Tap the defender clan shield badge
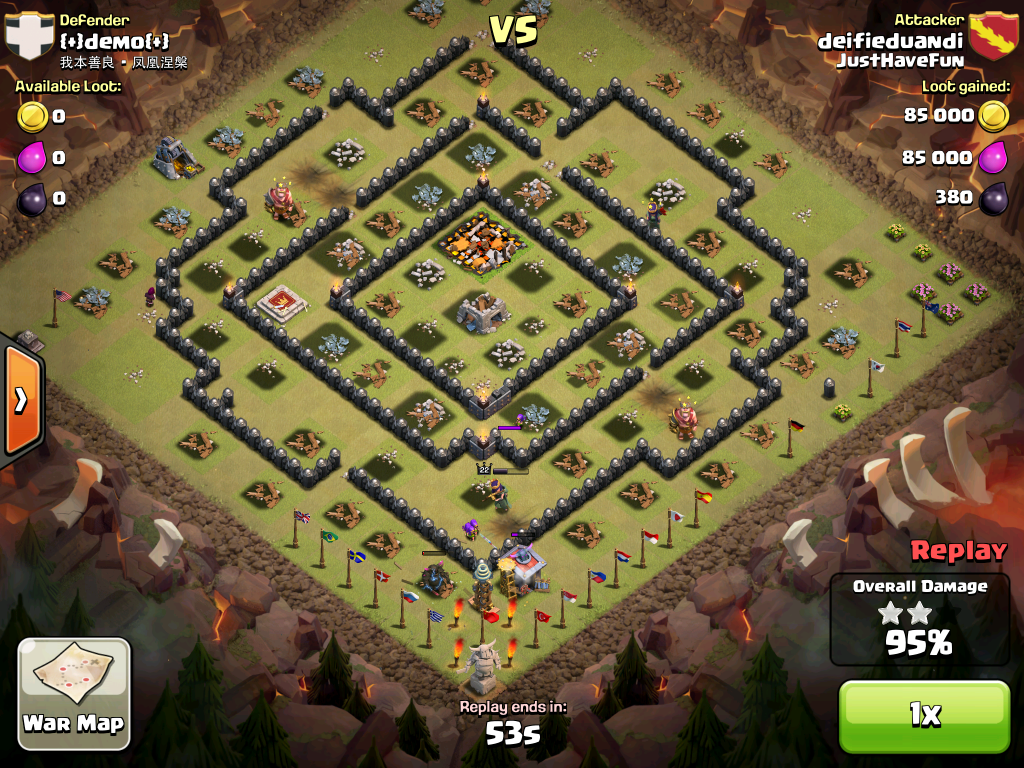 click(x=29, y=36)
